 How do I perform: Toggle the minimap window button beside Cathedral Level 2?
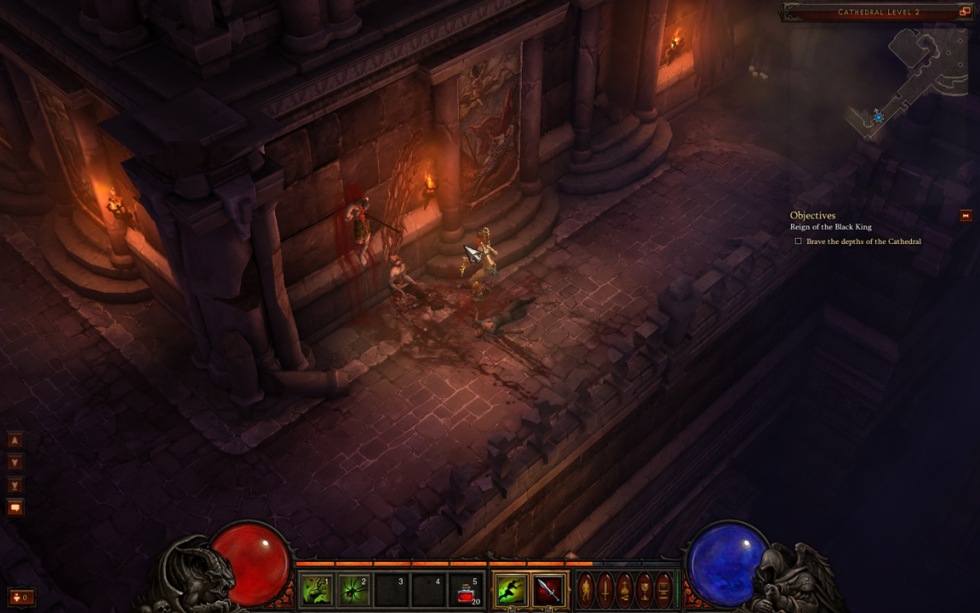pos(965,12)
